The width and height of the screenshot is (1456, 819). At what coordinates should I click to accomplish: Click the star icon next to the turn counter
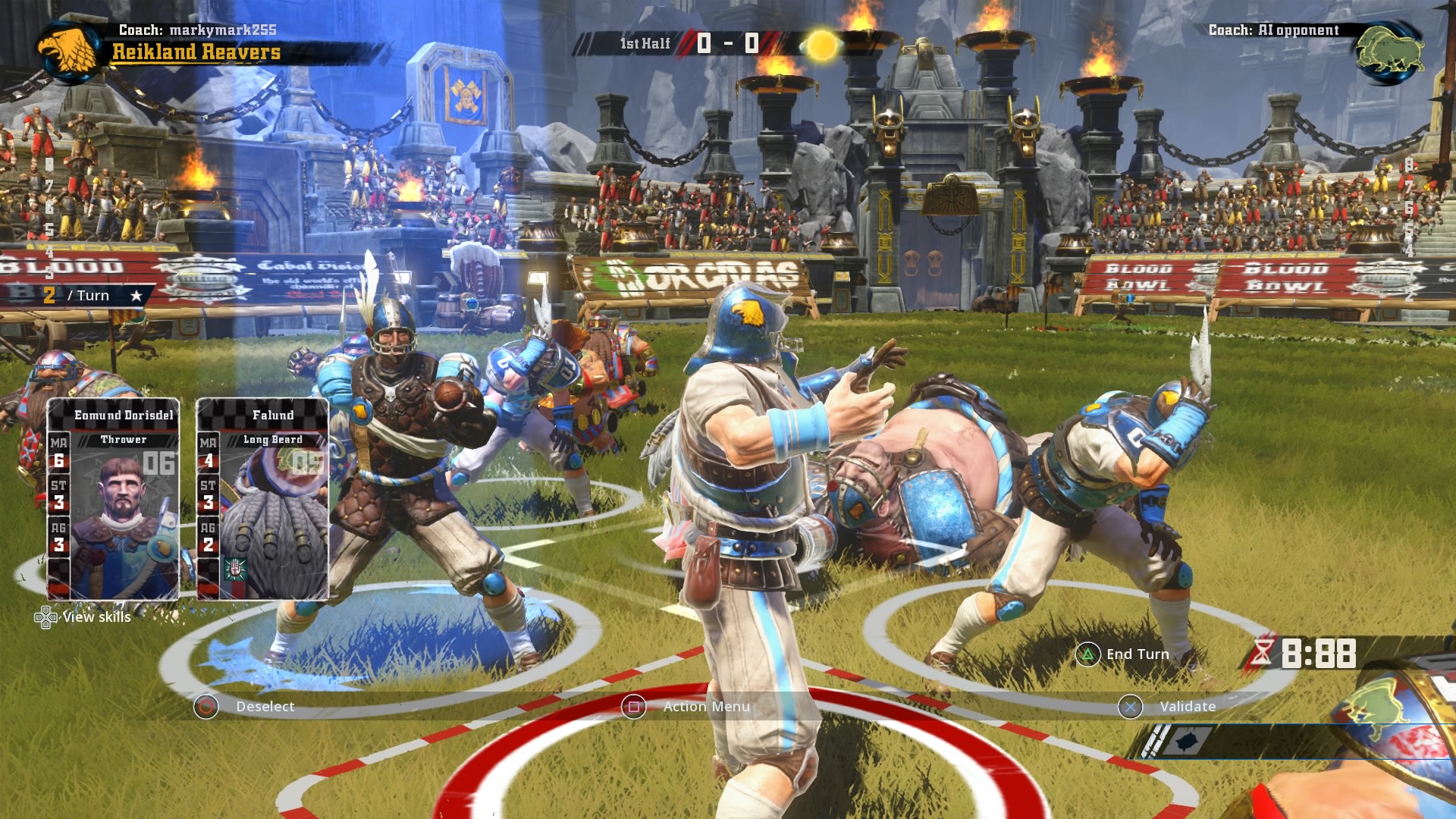pos(135,296)
